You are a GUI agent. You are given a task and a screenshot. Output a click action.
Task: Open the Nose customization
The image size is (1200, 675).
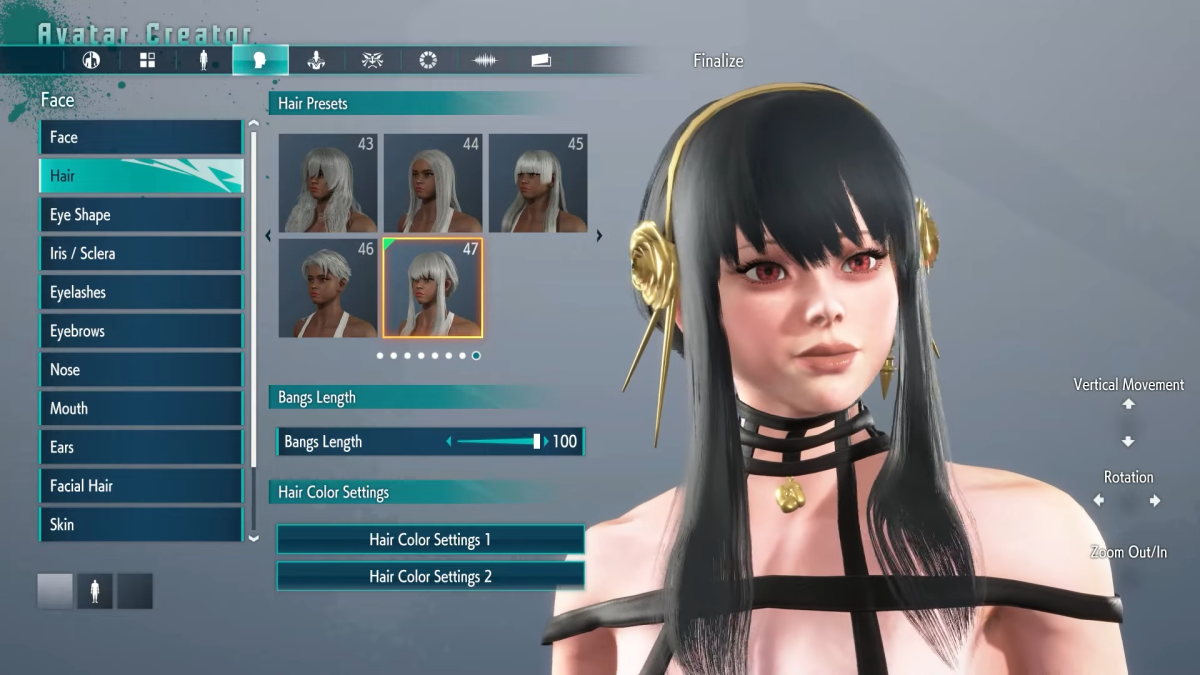tap(140, 370)
